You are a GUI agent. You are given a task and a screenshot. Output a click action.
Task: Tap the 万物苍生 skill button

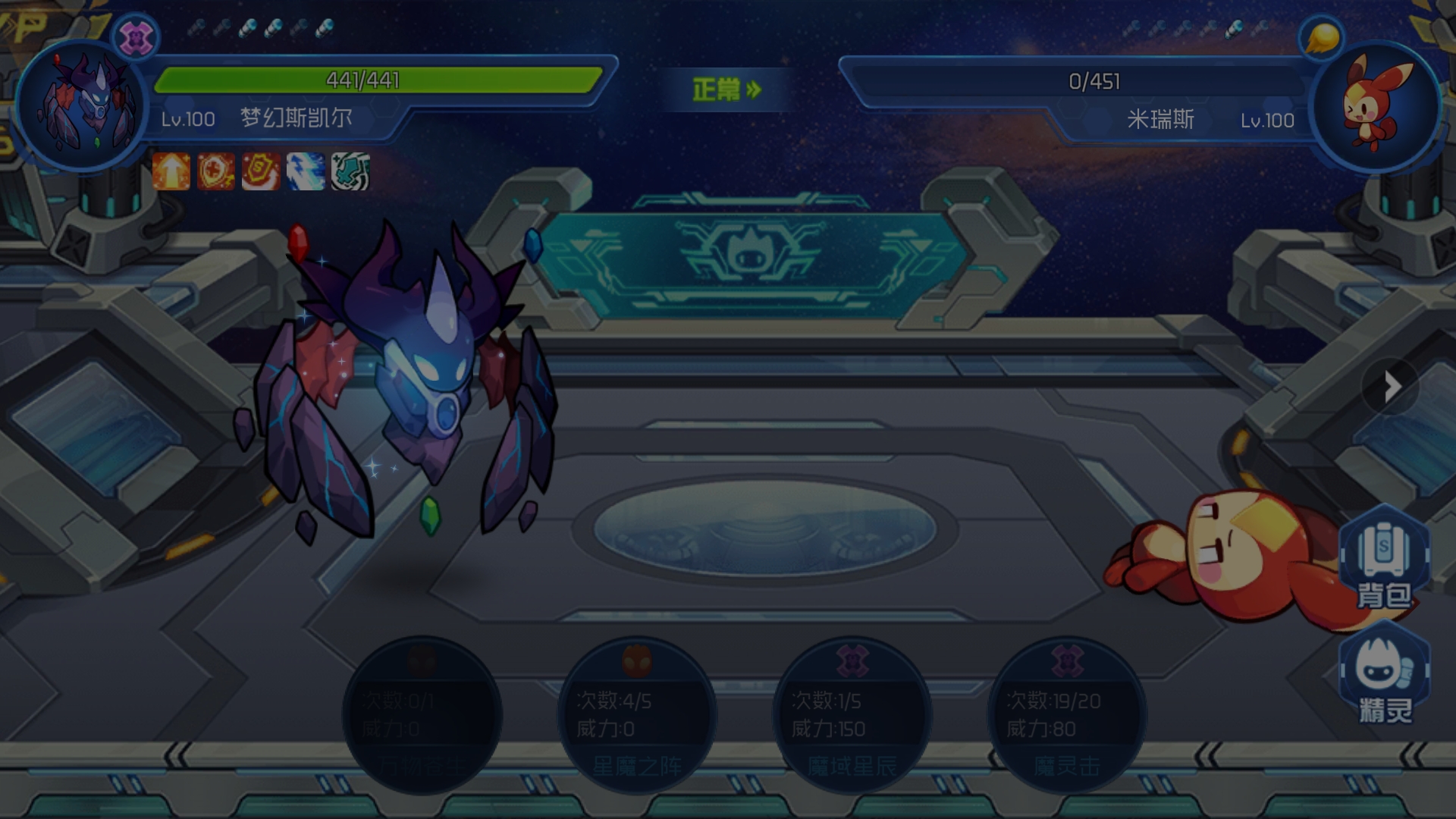click(422, 715)
